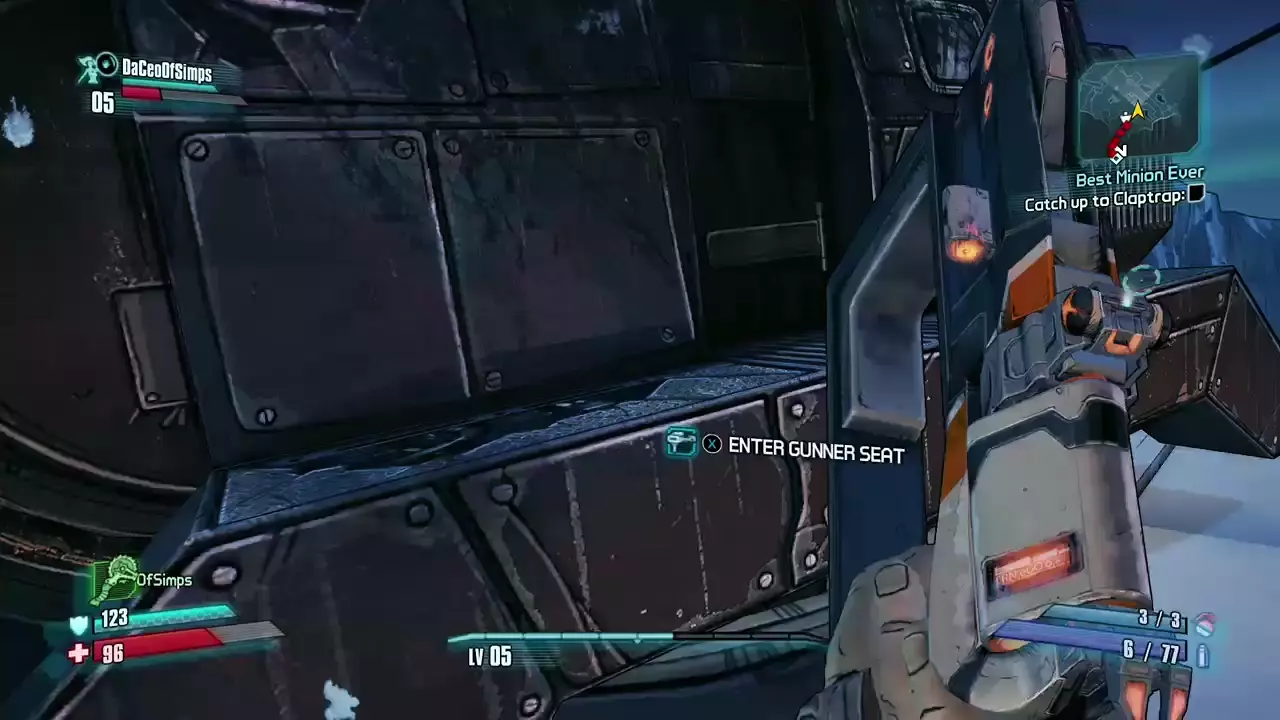The height and width of the screenshot is (720, 1280).
Task: Select the grenade icon beside 3/3
Action: (x=1207, y=621)
